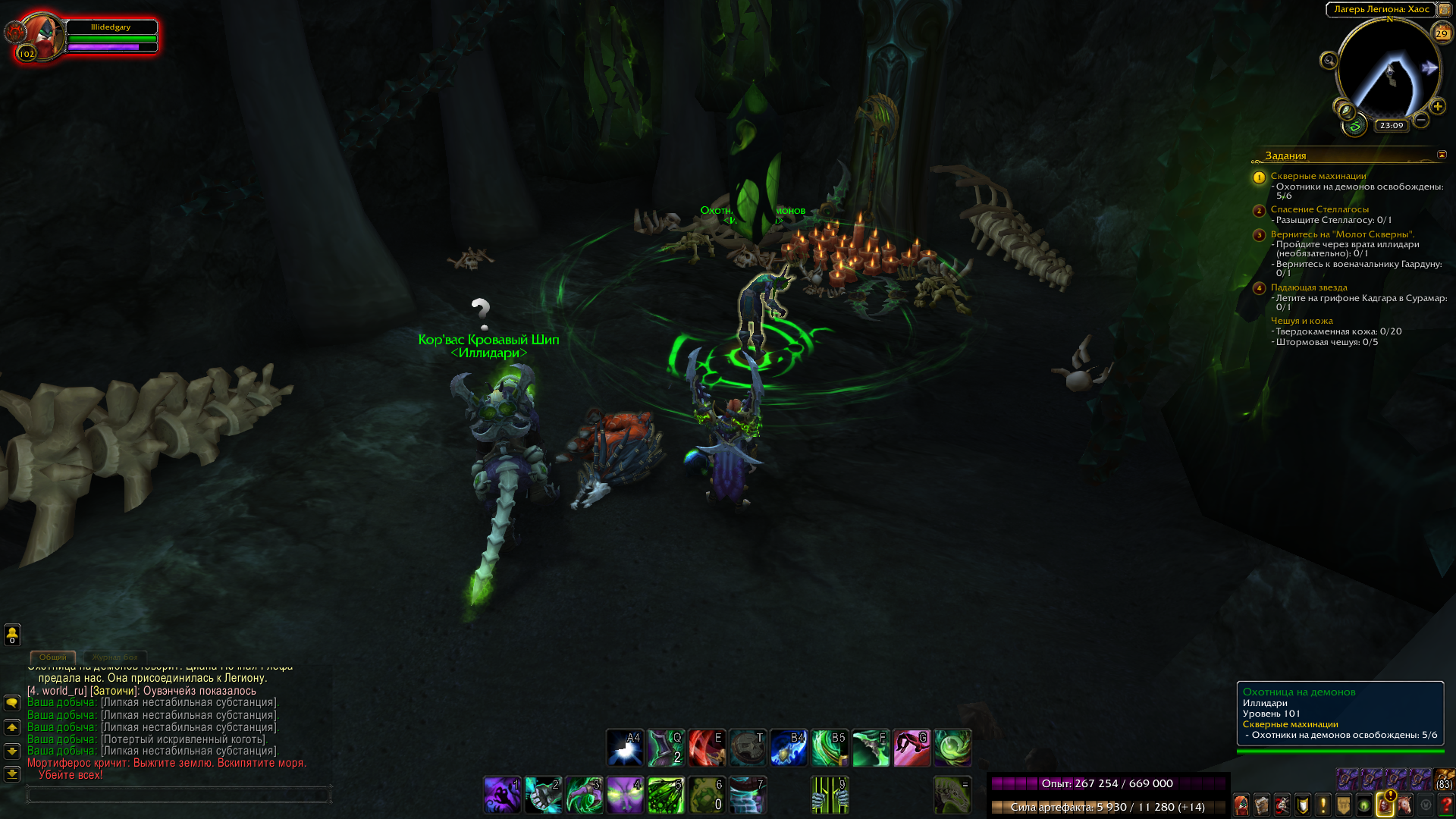Activate the prison bars ability in slot 9
This screenshot has width=1456, height=819.
(830, 795)
